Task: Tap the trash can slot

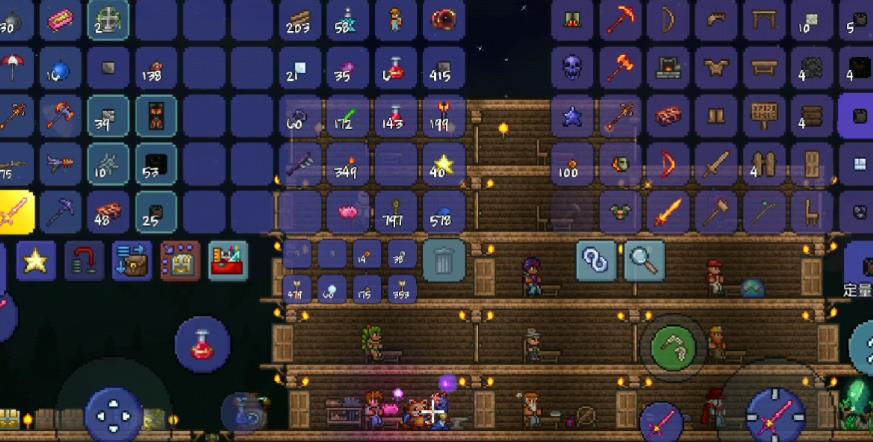Action: click(x=444, y=260)
